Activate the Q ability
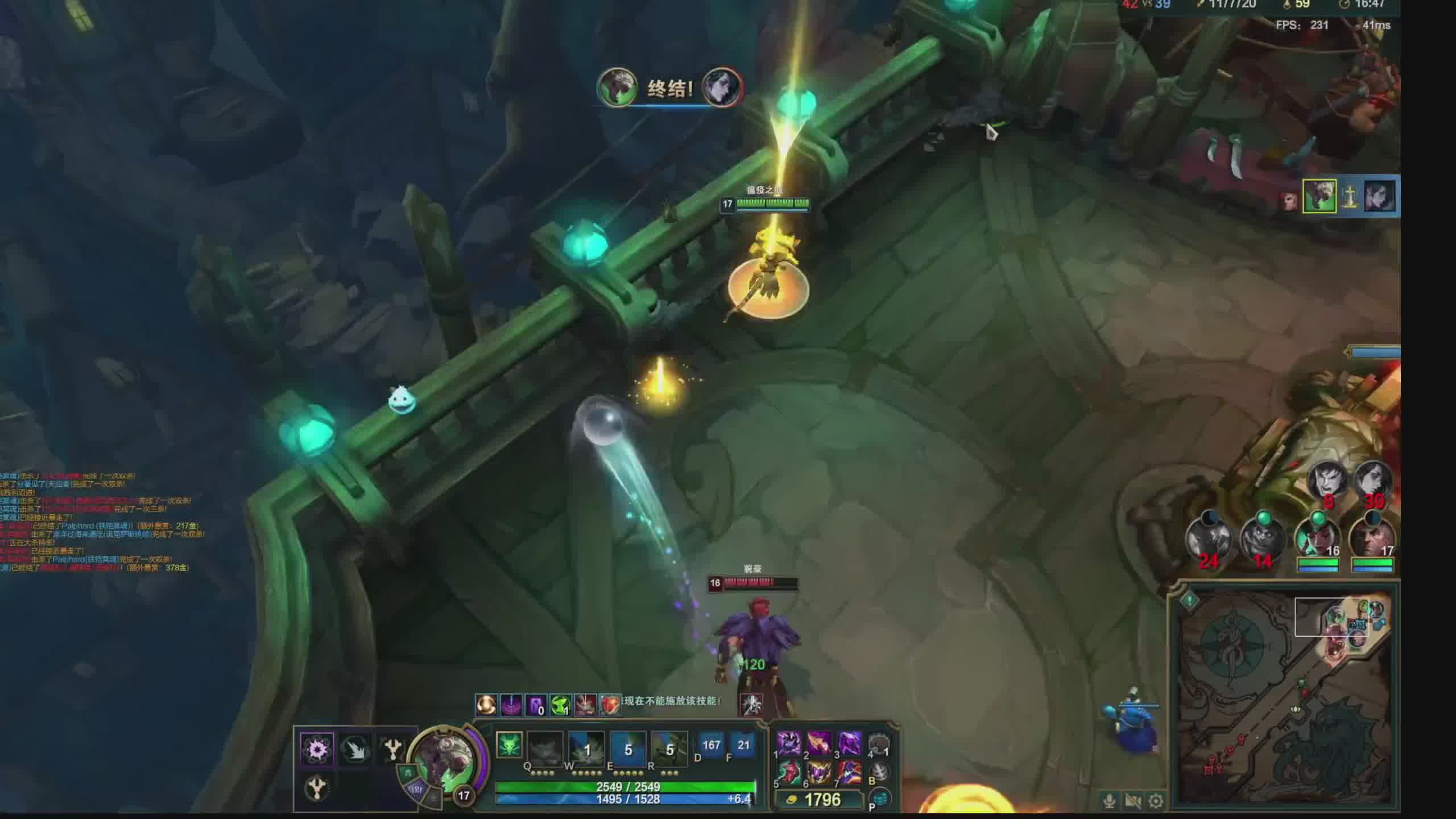Screen dimensions: 1456x819 (x=544, y=746)
